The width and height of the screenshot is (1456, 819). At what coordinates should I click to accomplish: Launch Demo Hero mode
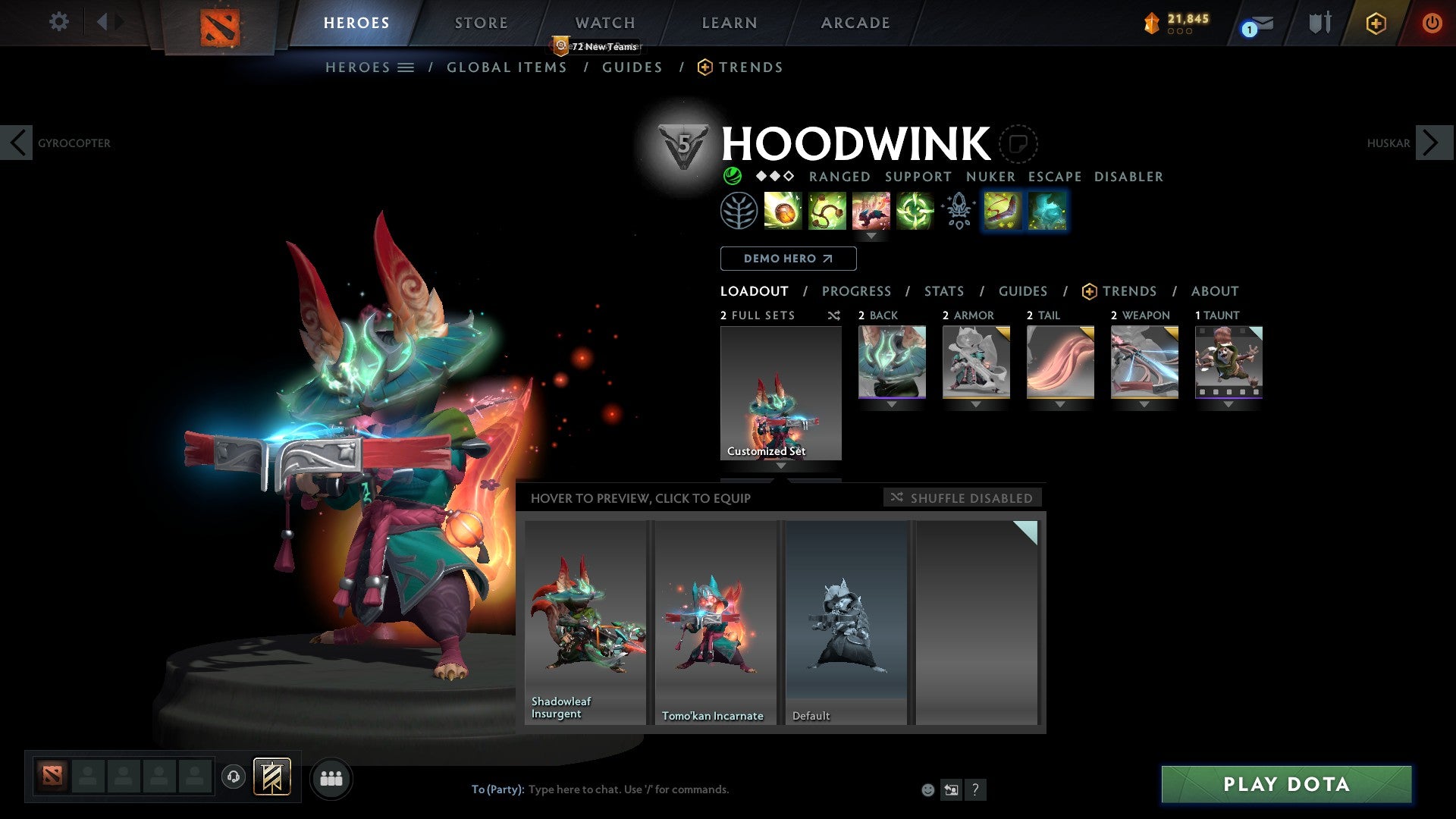788,259
